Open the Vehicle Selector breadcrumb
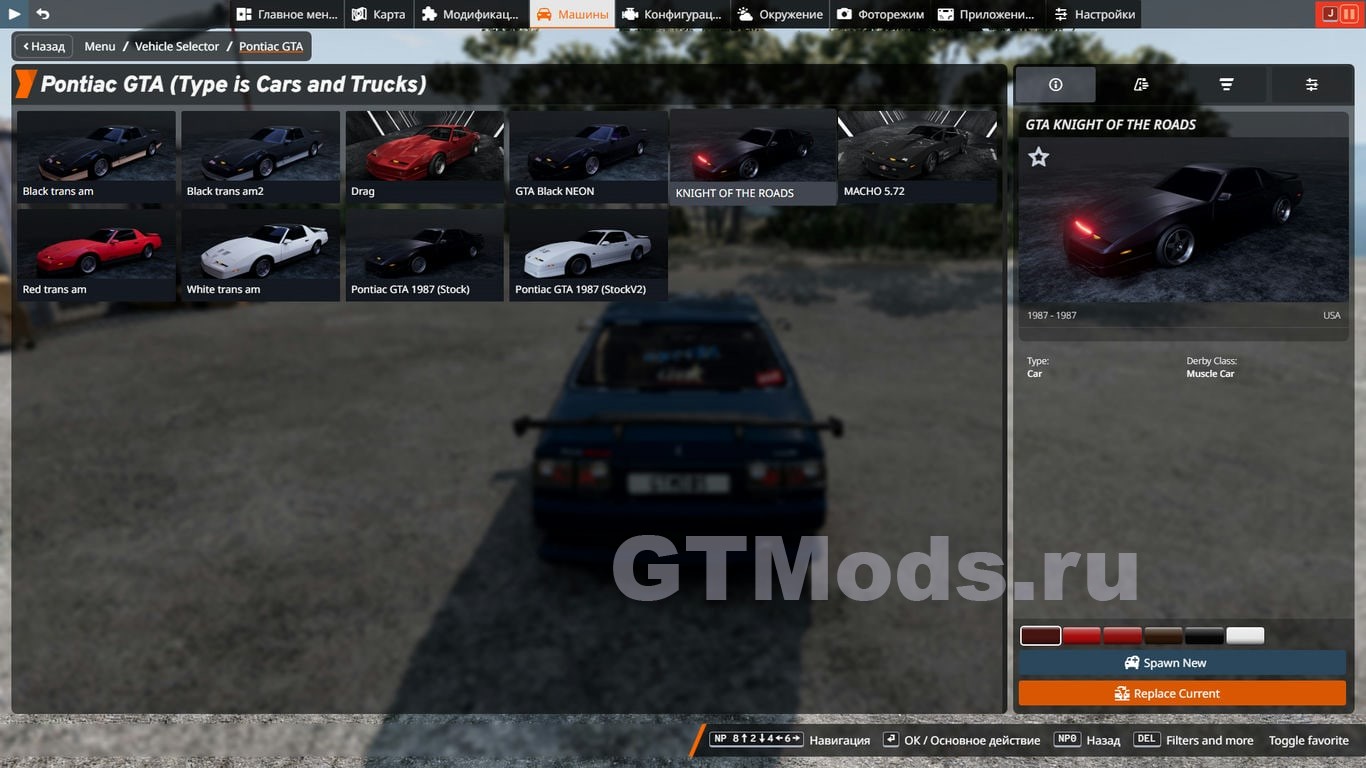 coord(177,46)
